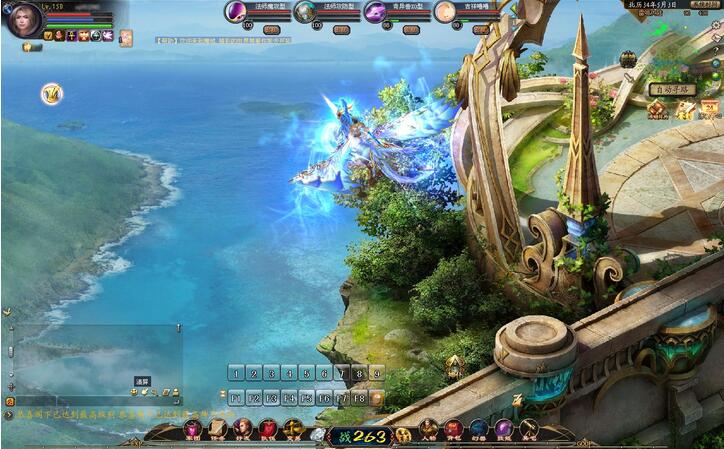Image resolution: width=724 pixels, height=449 pixels.
Task: Select hotbar slot number 9
Action: tap(376, 373)
